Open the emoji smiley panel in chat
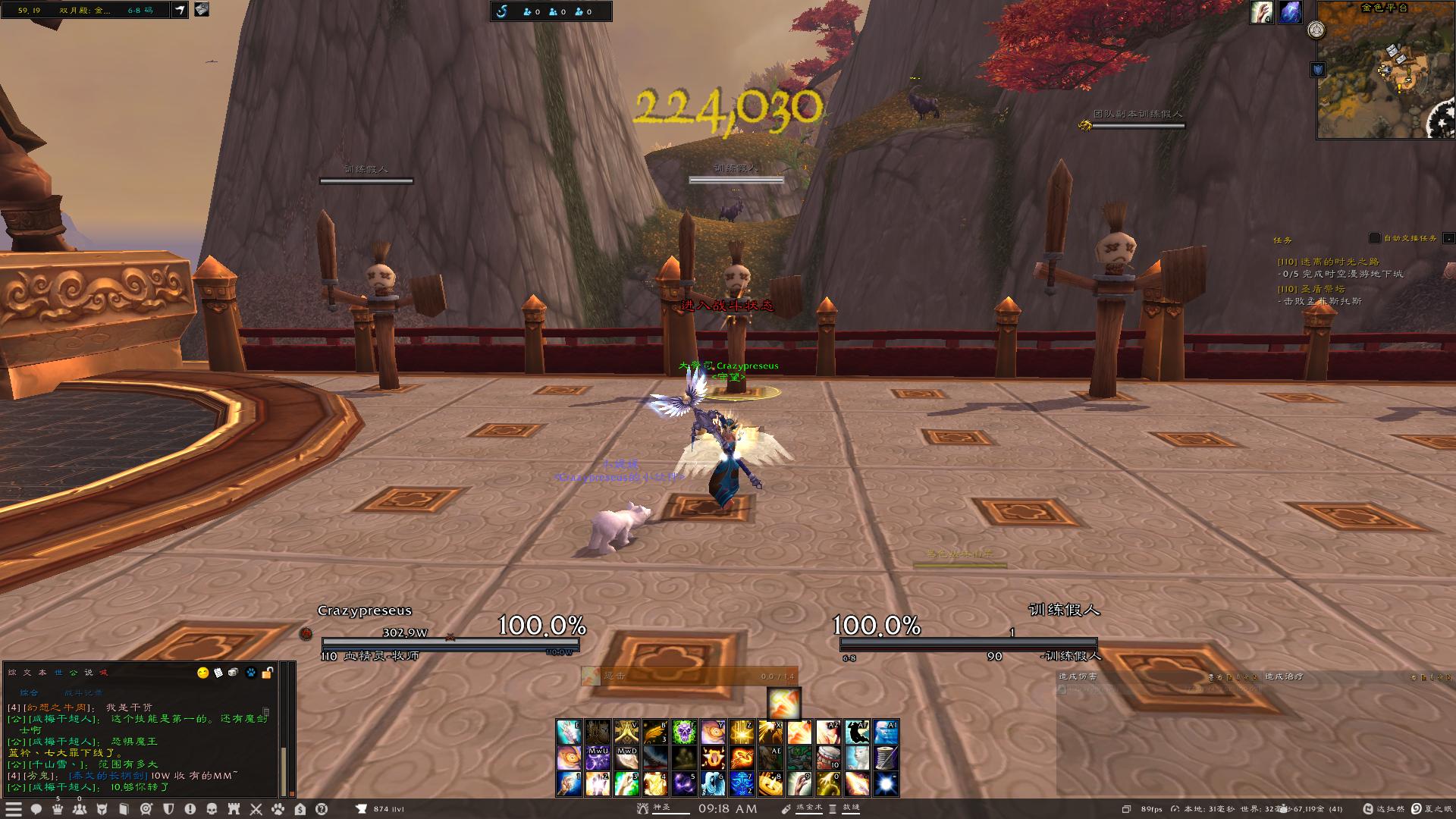This screenshot has height=819, width=1456. point(202,673)
